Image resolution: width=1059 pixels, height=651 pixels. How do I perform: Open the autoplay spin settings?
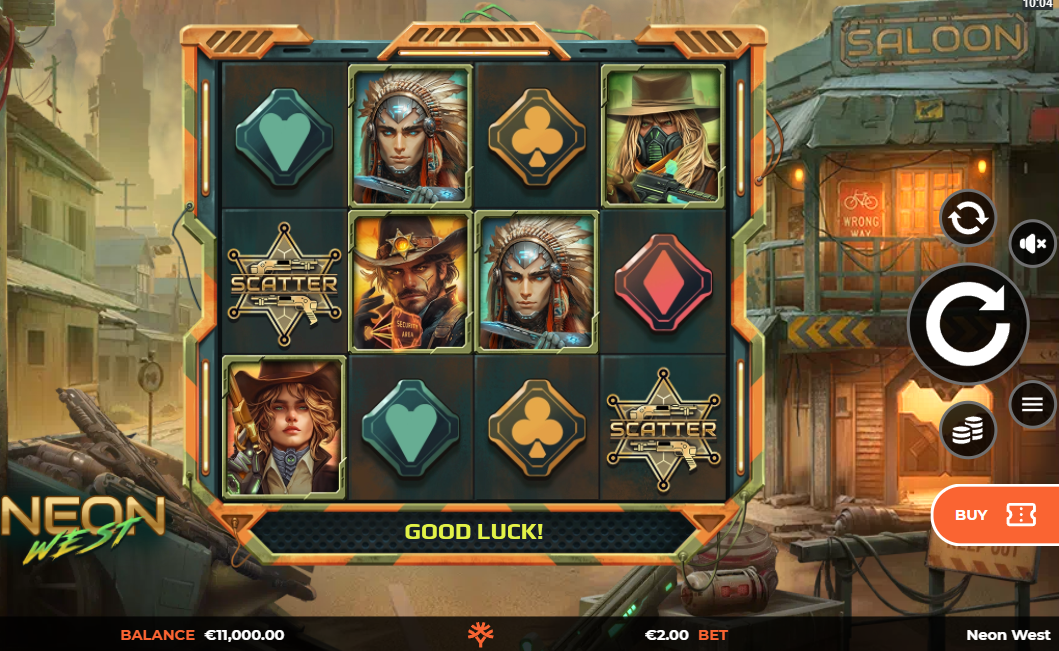968,217
